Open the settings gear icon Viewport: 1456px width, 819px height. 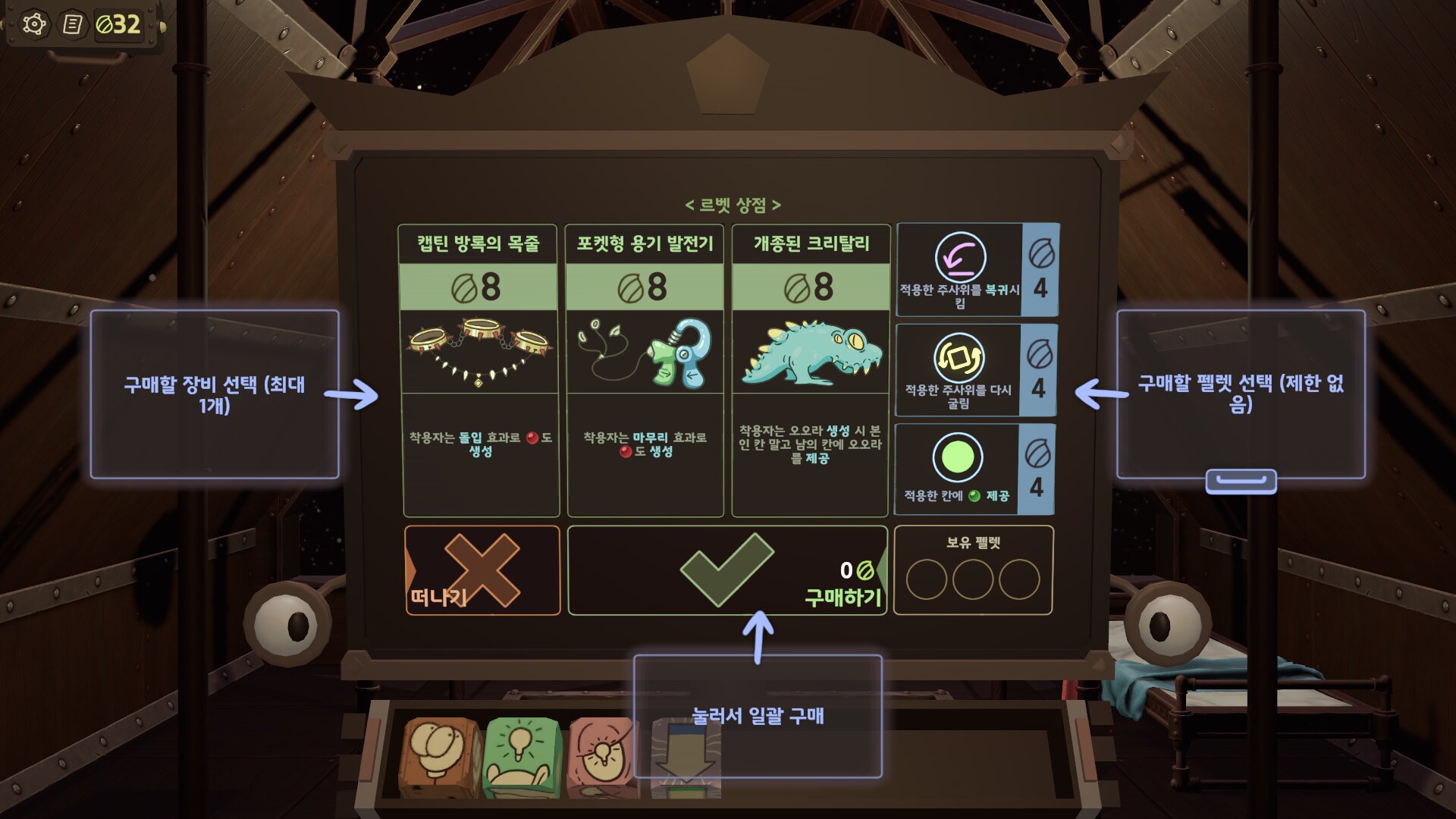pyautogui.click(x=34, y=24)
